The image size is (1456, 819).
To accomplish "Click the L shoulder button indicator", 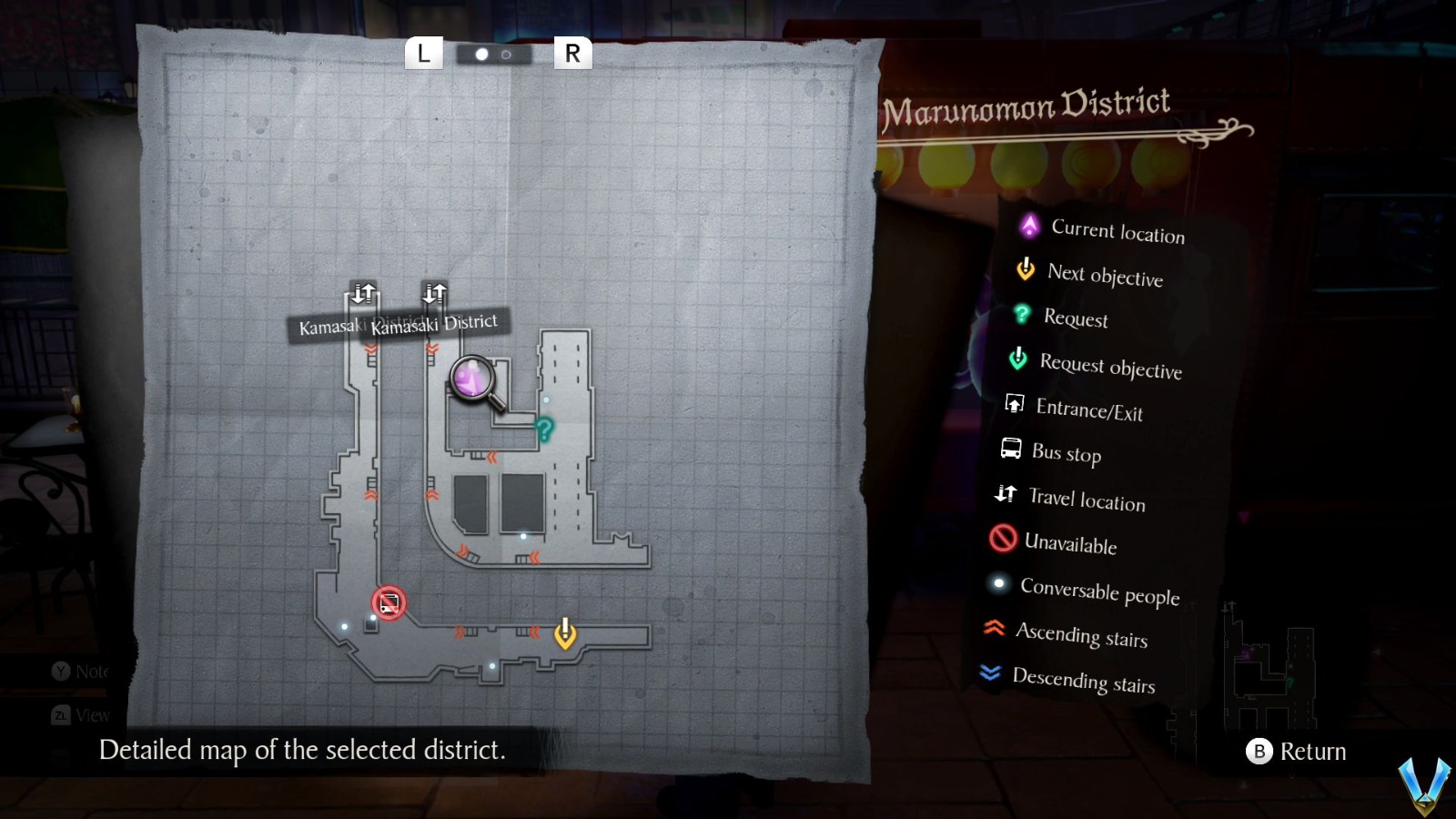I will pos(423,54).
